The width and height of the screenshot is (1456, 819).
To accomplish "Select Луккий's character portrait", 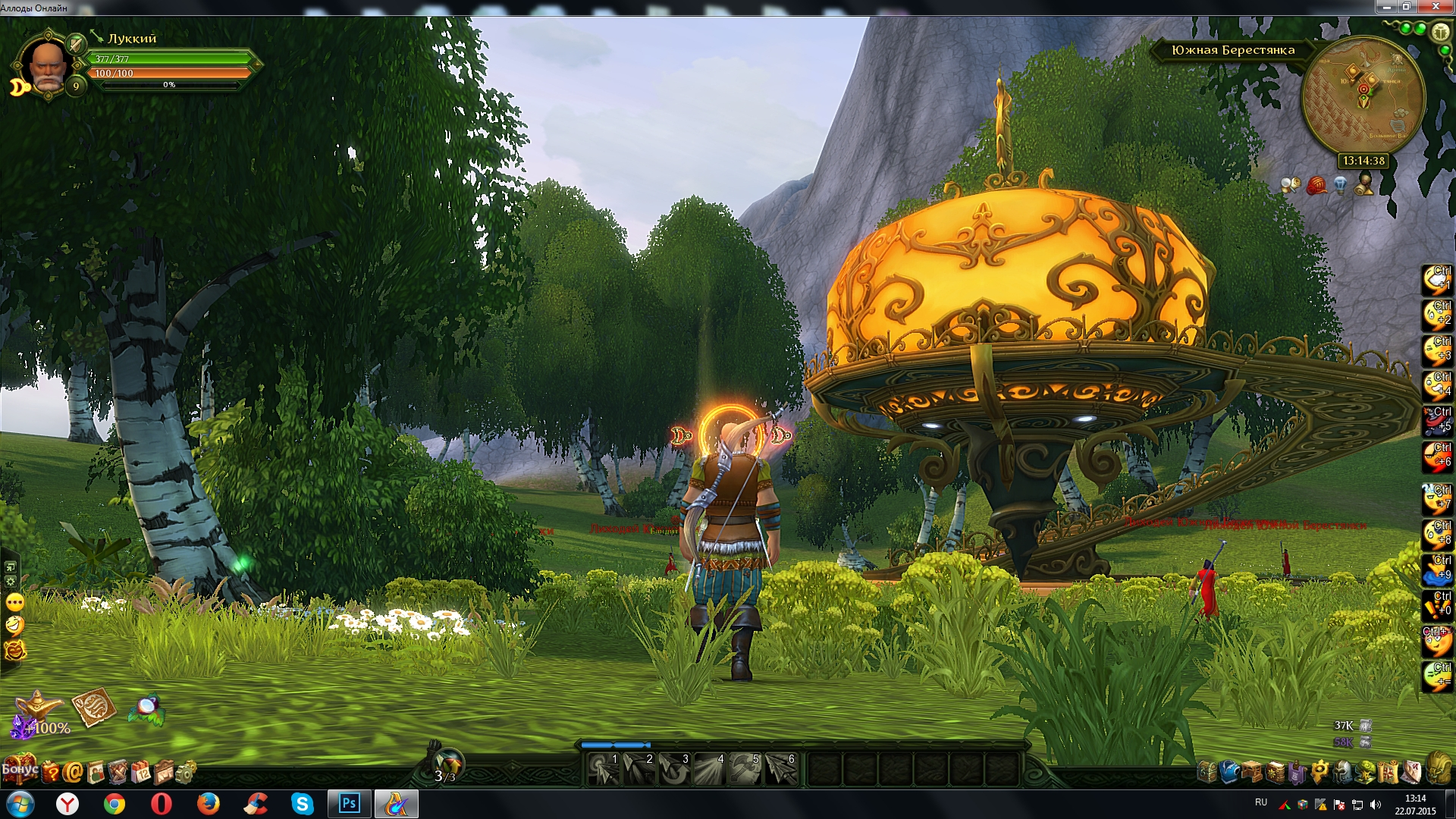I will point(47,64).
